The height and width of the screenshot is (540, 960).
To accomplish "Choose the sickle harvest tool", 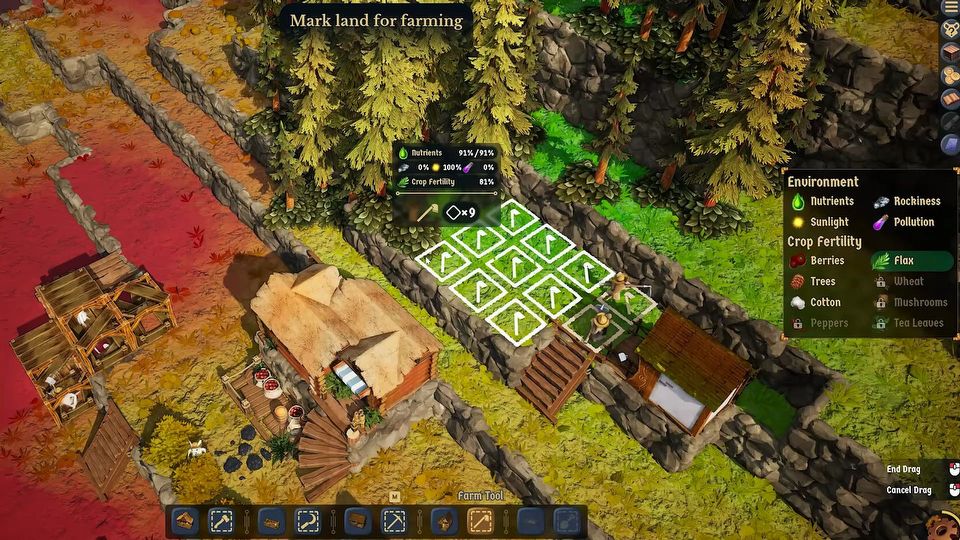I will pyautogui.click(x=307, y=521).
